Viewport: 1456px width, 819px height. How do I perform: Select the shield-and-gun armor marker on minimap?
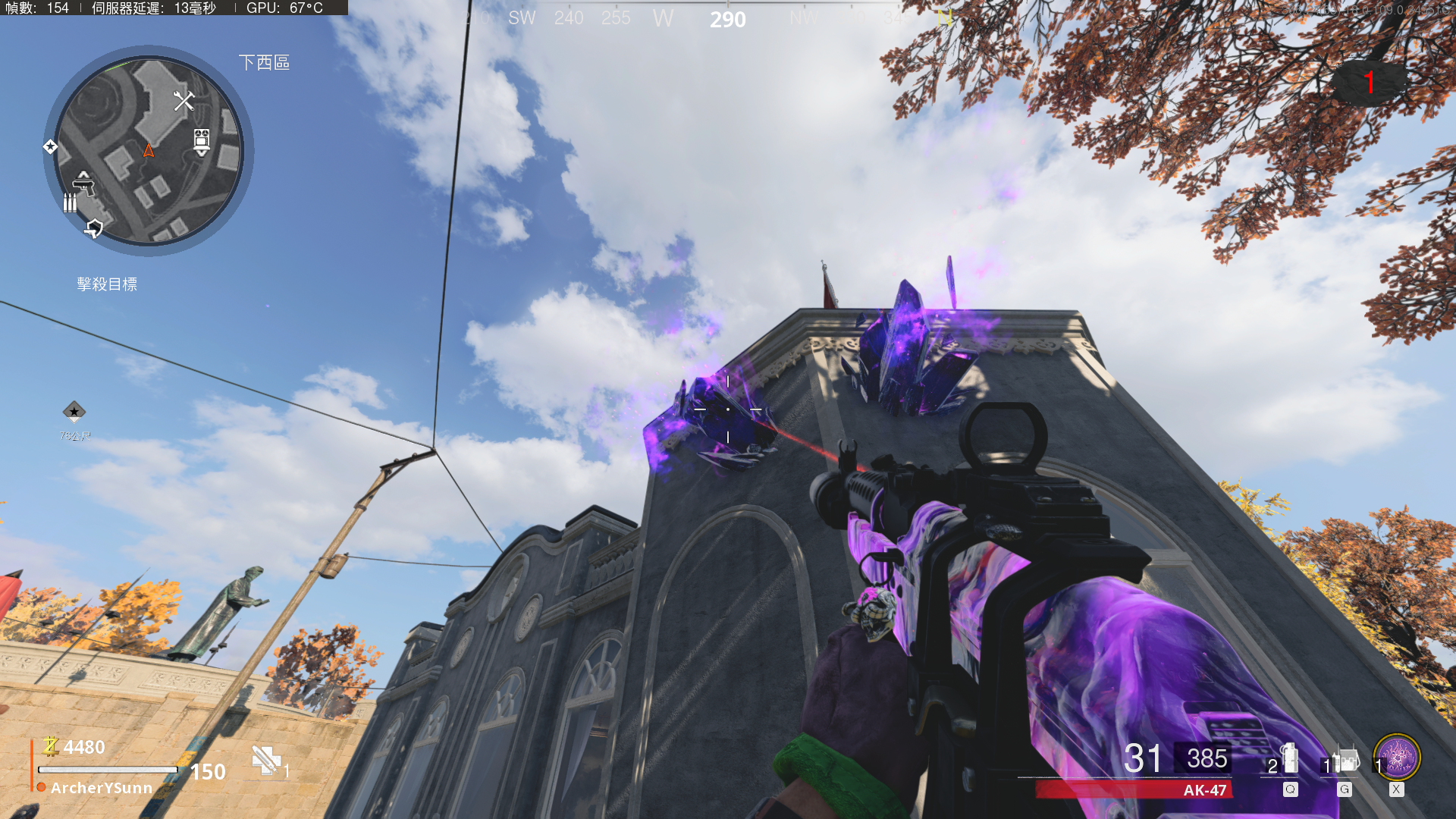pyautogui.click(x=94, y=227)
